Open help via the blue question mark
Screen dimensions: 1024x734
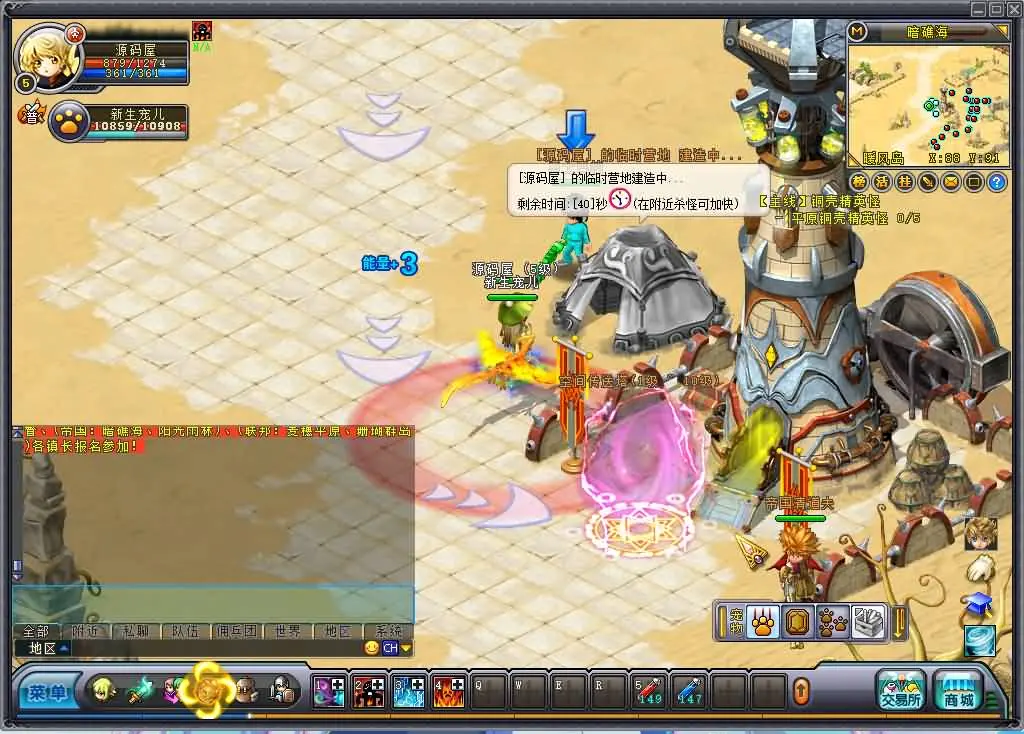pyautogui.click(x=996, y=182)
